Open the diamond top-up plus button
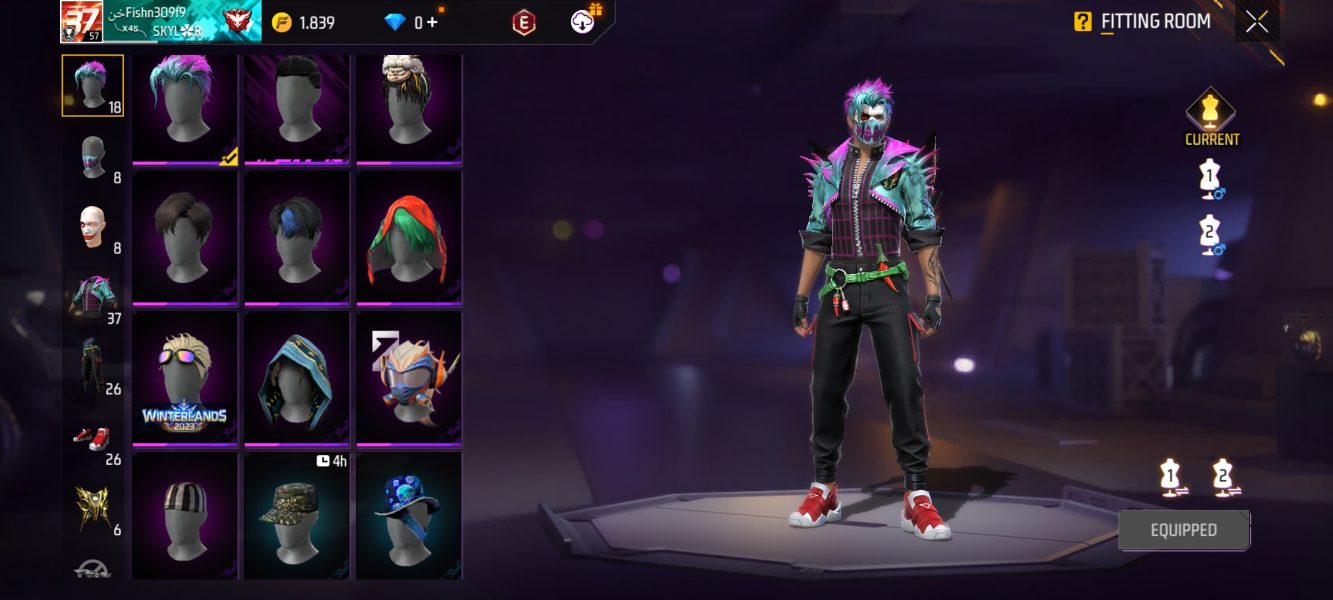 tap(432, 22)
